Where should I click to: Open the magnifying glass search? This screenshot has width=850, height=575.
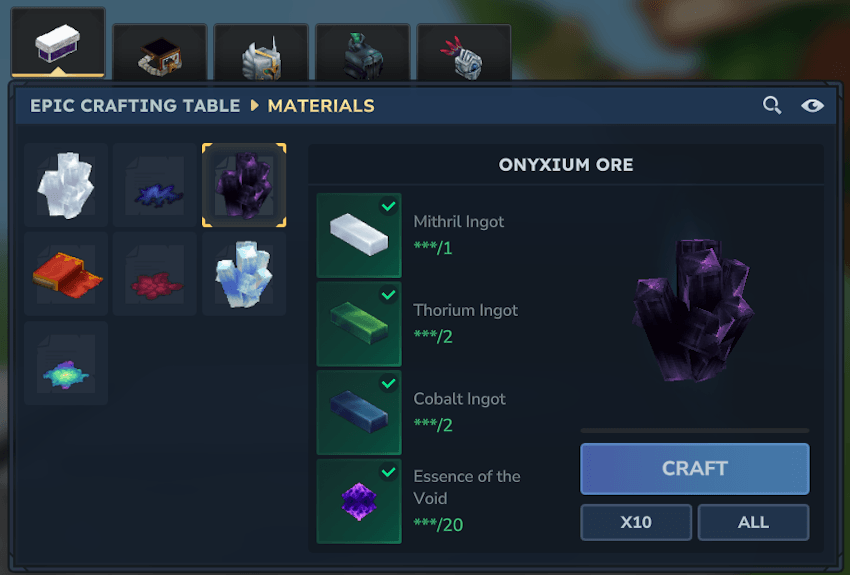772,105
